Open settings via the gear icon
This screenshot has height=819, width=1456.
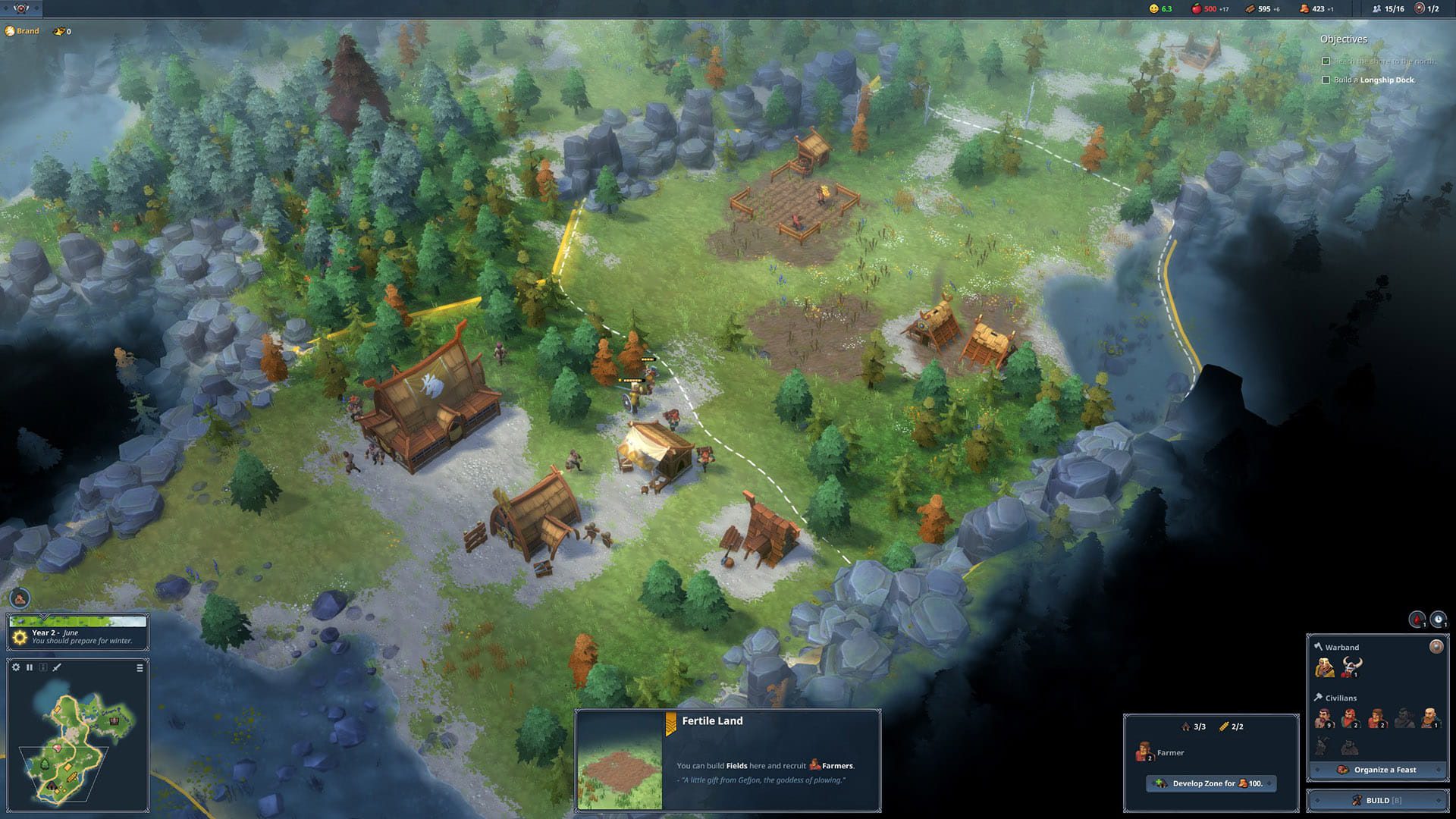(16, 667)
